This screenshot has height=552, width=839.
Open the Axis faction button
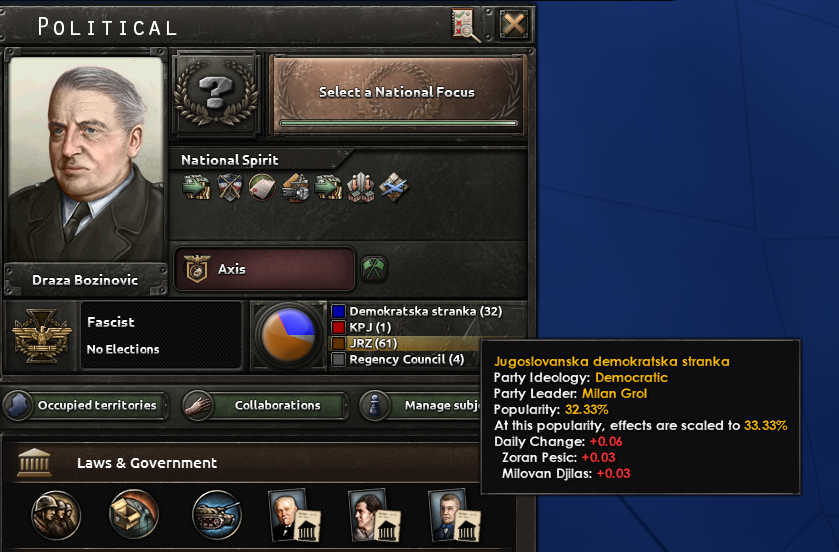(265, 269)
